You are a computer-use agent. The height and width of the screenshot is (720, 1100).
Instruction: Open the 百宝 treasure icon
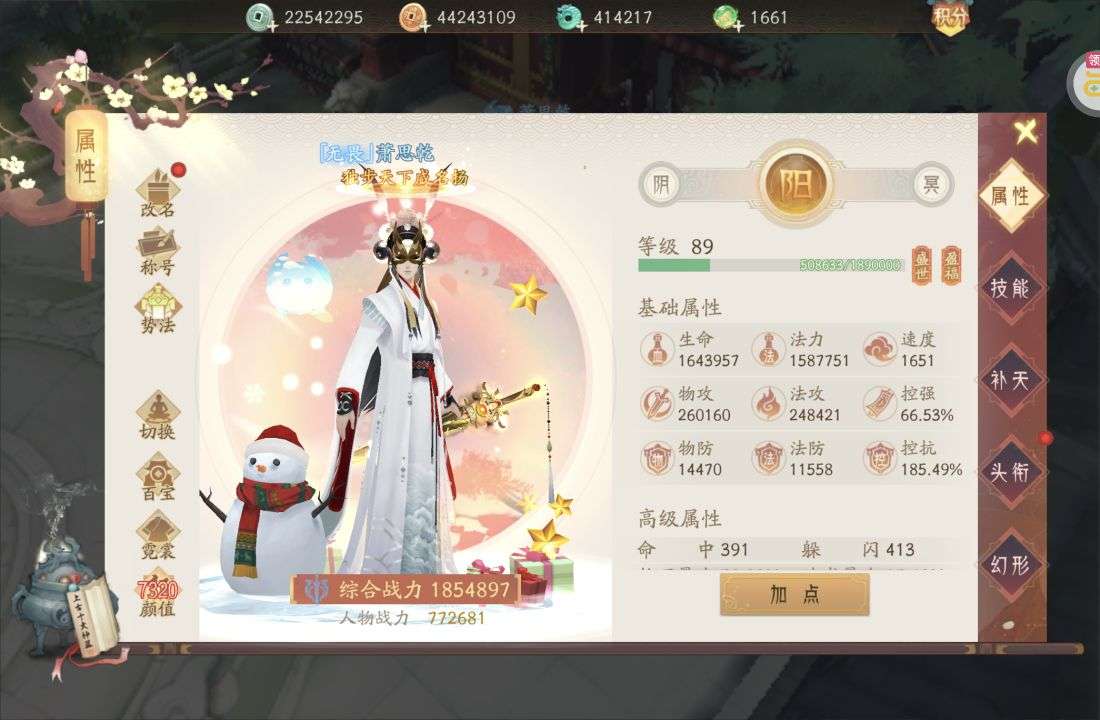158,476
